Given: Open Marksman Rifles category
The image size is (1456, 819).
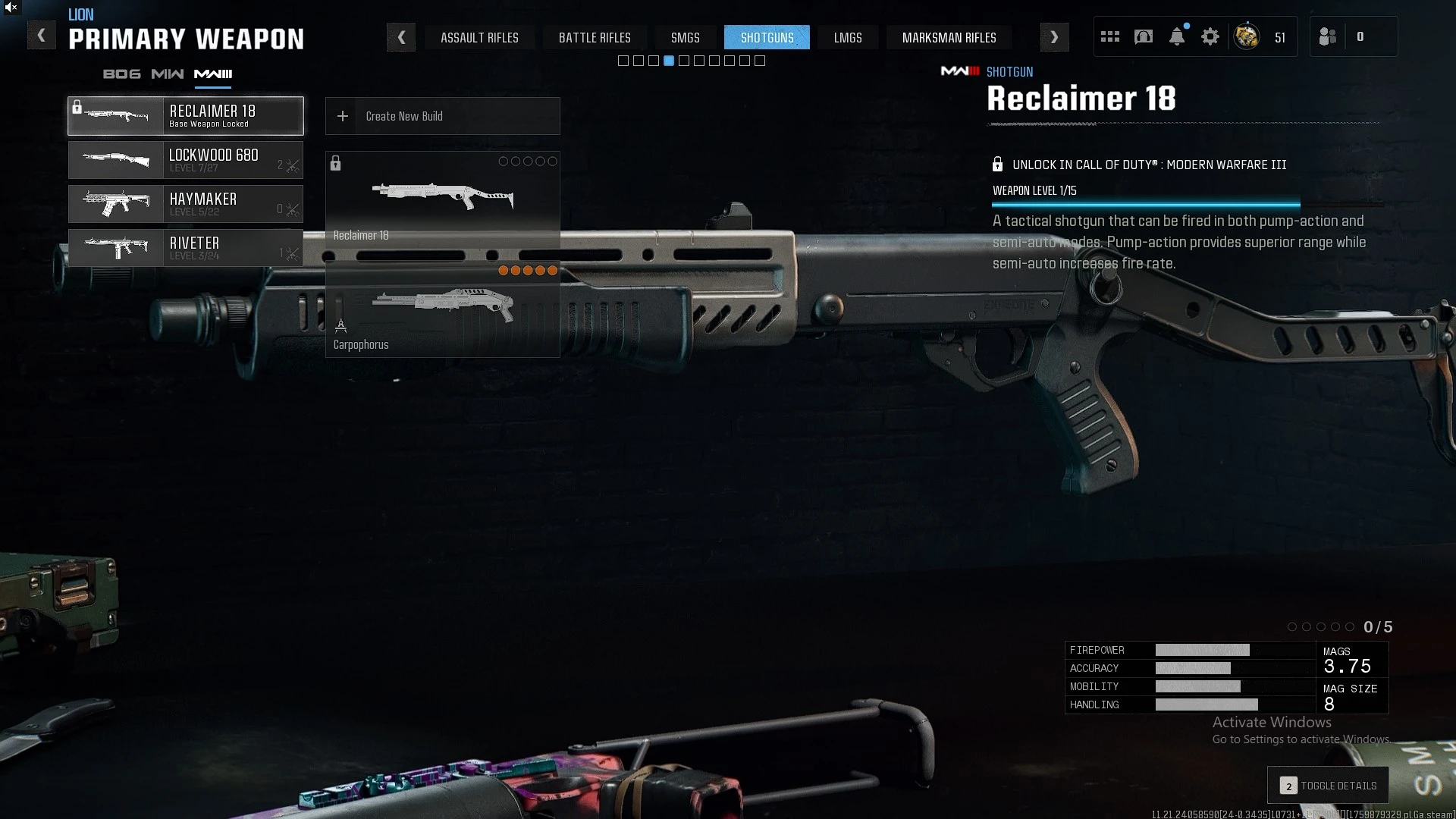Looking at the screenshot, I should coord(949,37).
